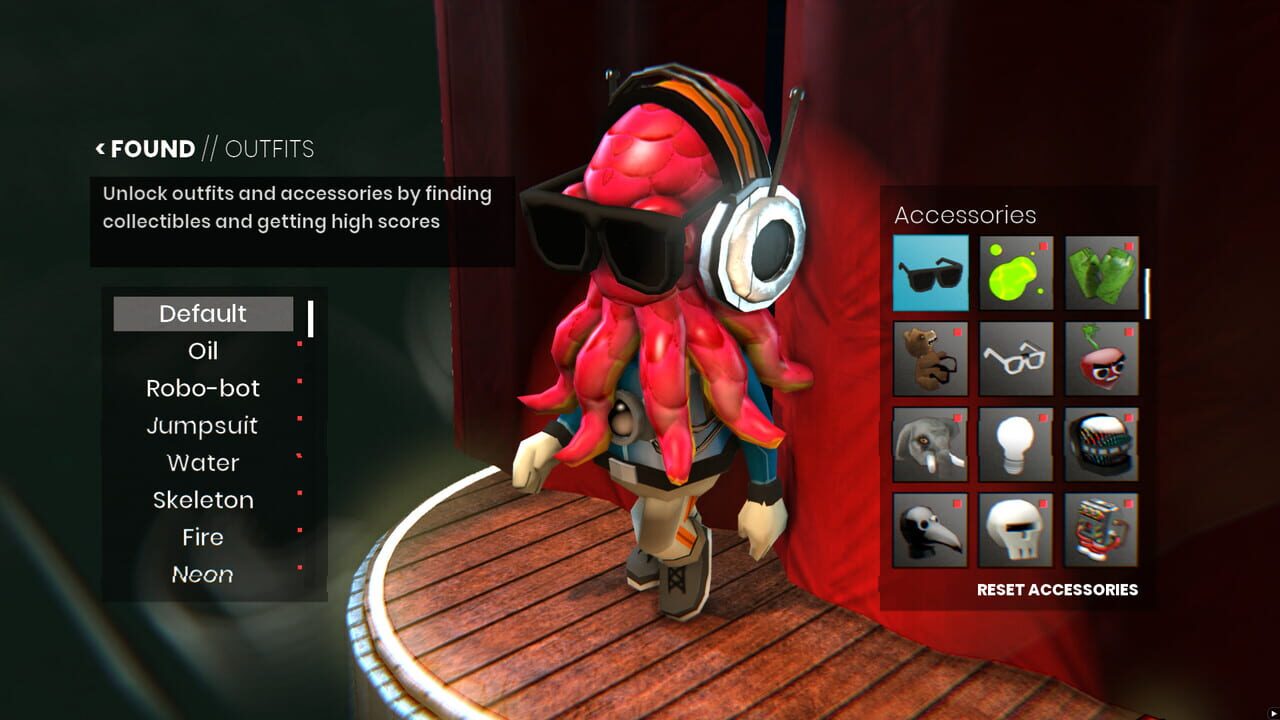Go back to the FOUND menu
The image size is (1280, 720).
tap(150, 148)
